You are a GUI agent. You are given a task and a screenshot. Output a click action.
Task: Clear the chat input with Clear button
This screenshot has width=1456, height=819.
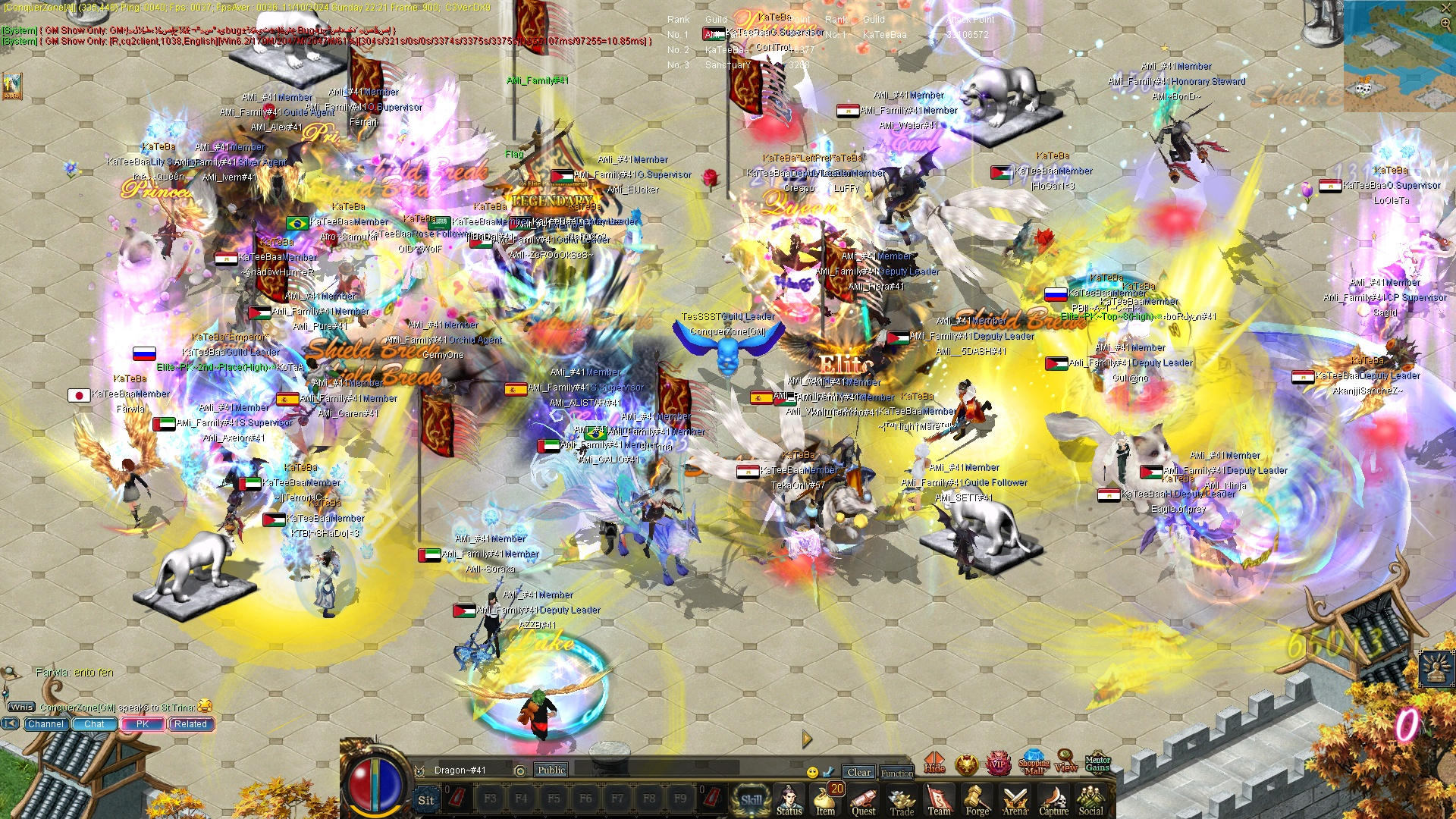click(x=858, y=772)
